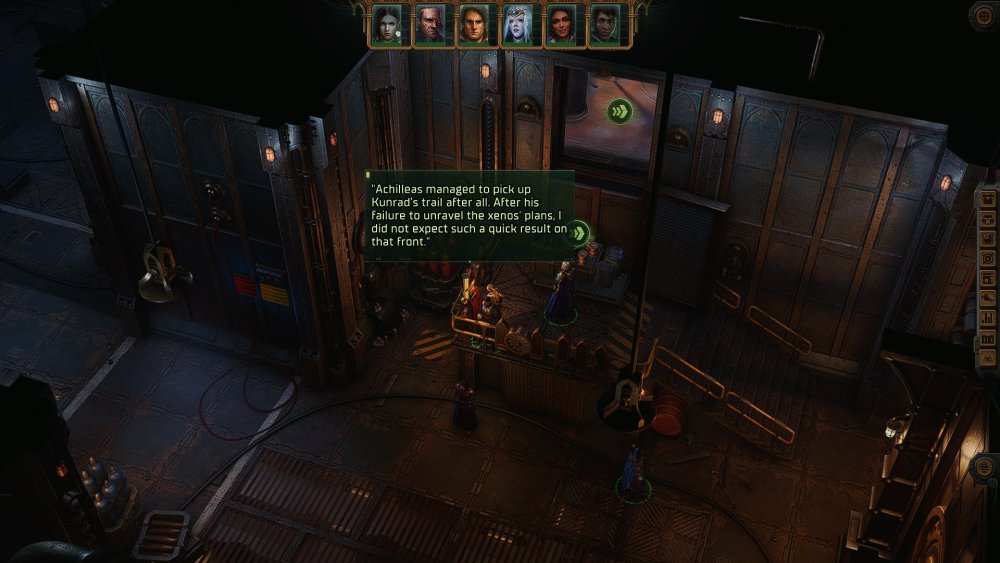Choose the brown-haired man's party portrait
Viewport: 1000px width, 563px height.
474,25
